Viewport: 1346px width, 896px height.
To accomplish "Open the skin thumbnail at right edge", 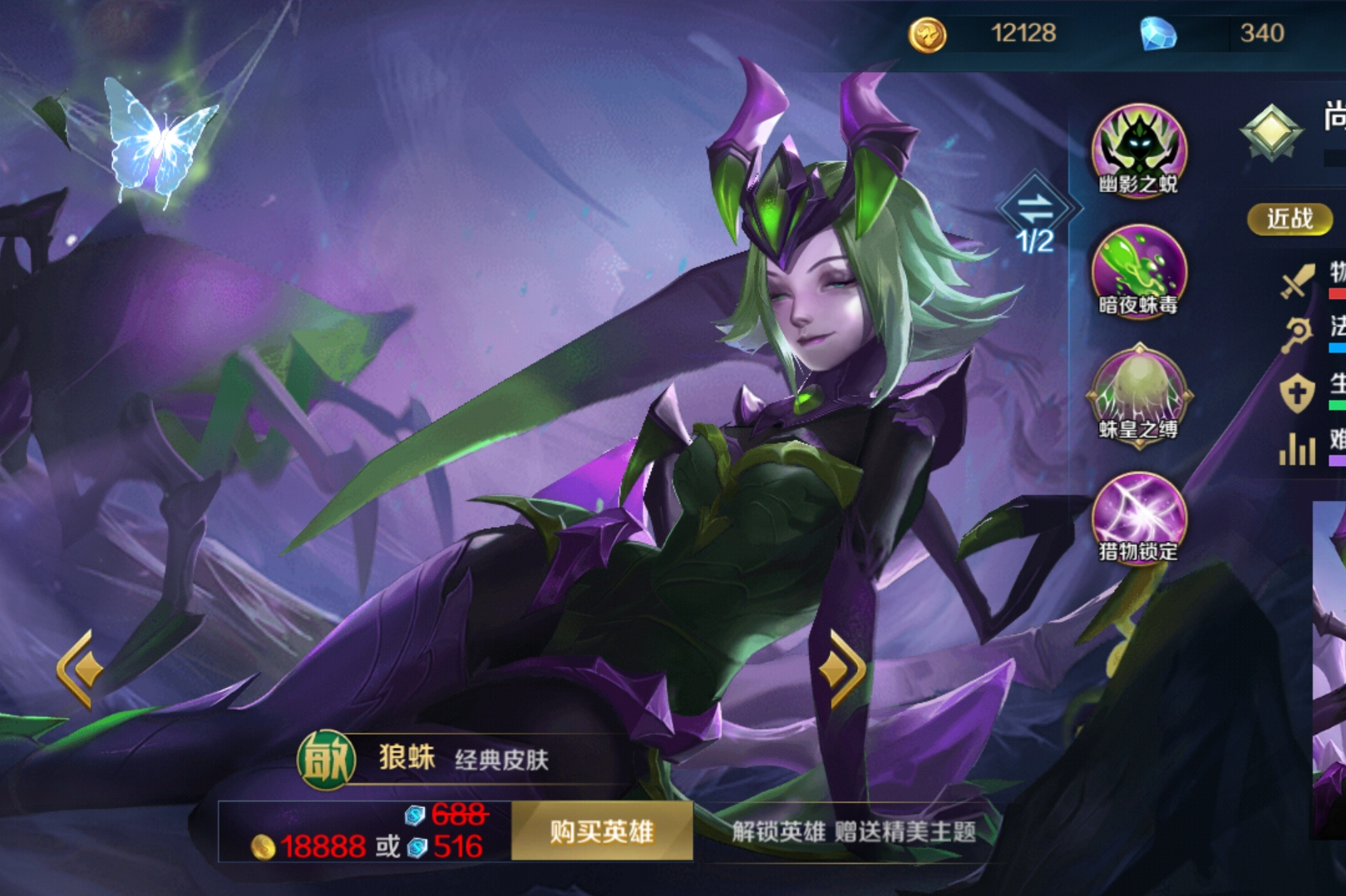I will (1330, 665).
